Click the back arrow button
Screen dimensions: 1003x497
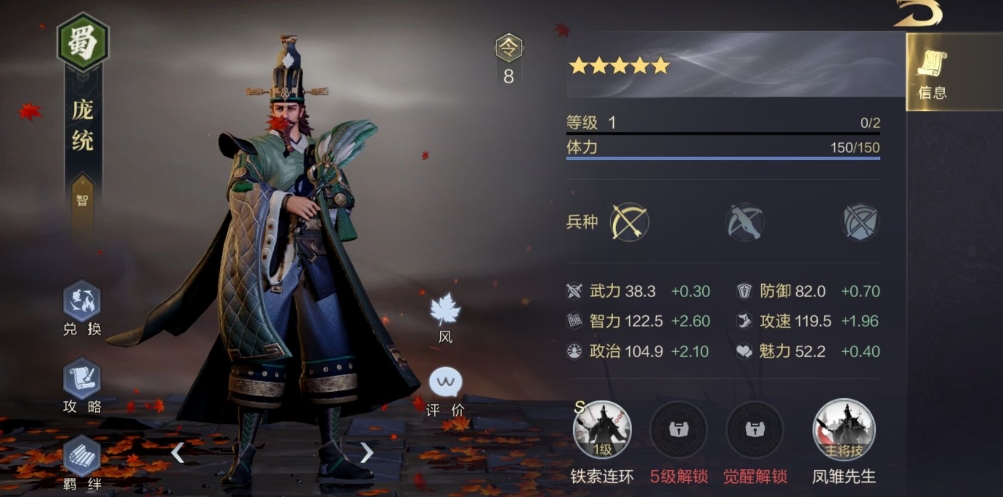[918, 13]
